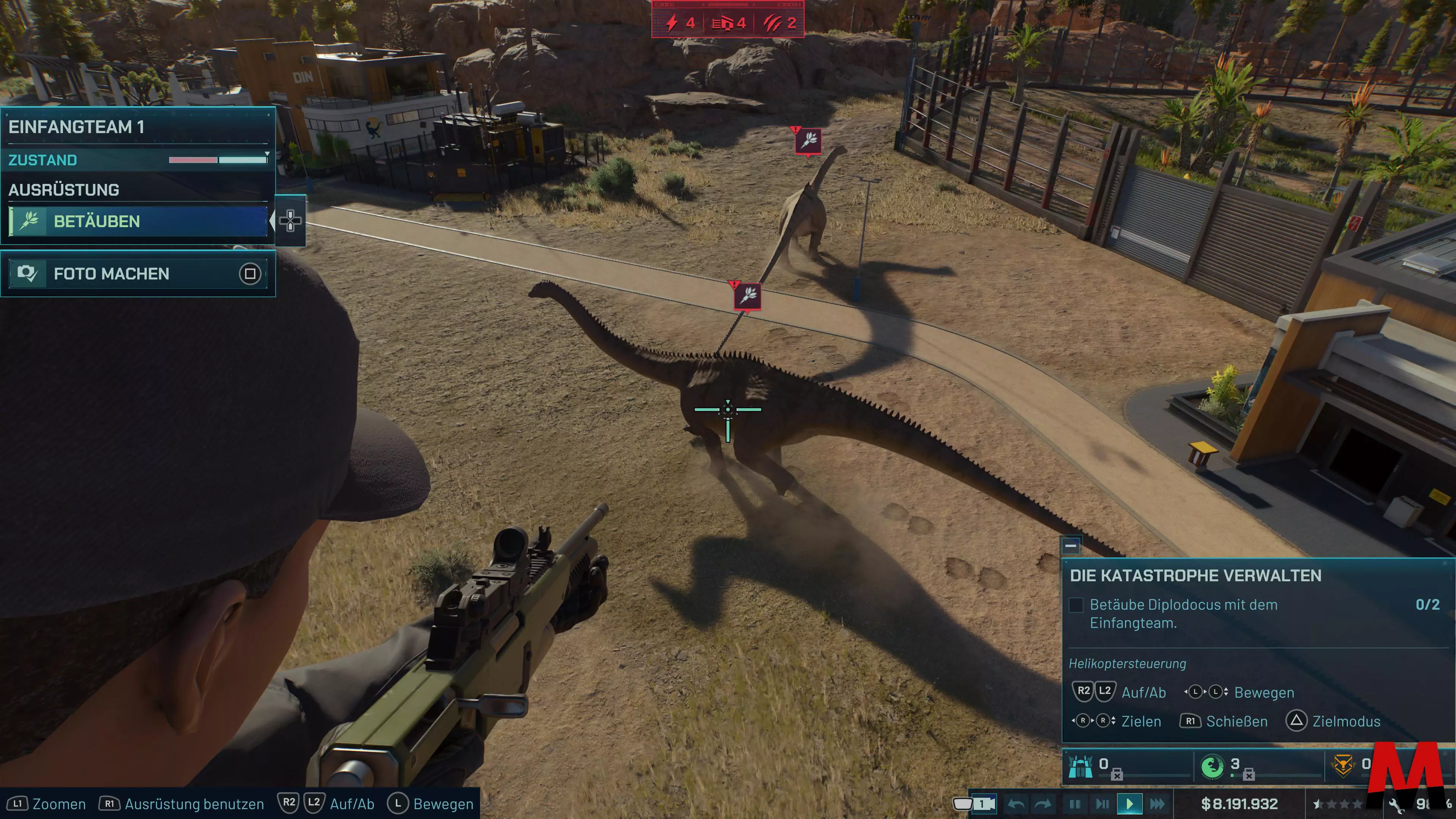
Task: Click the undo arrow button
Action: coord(1016,804)
